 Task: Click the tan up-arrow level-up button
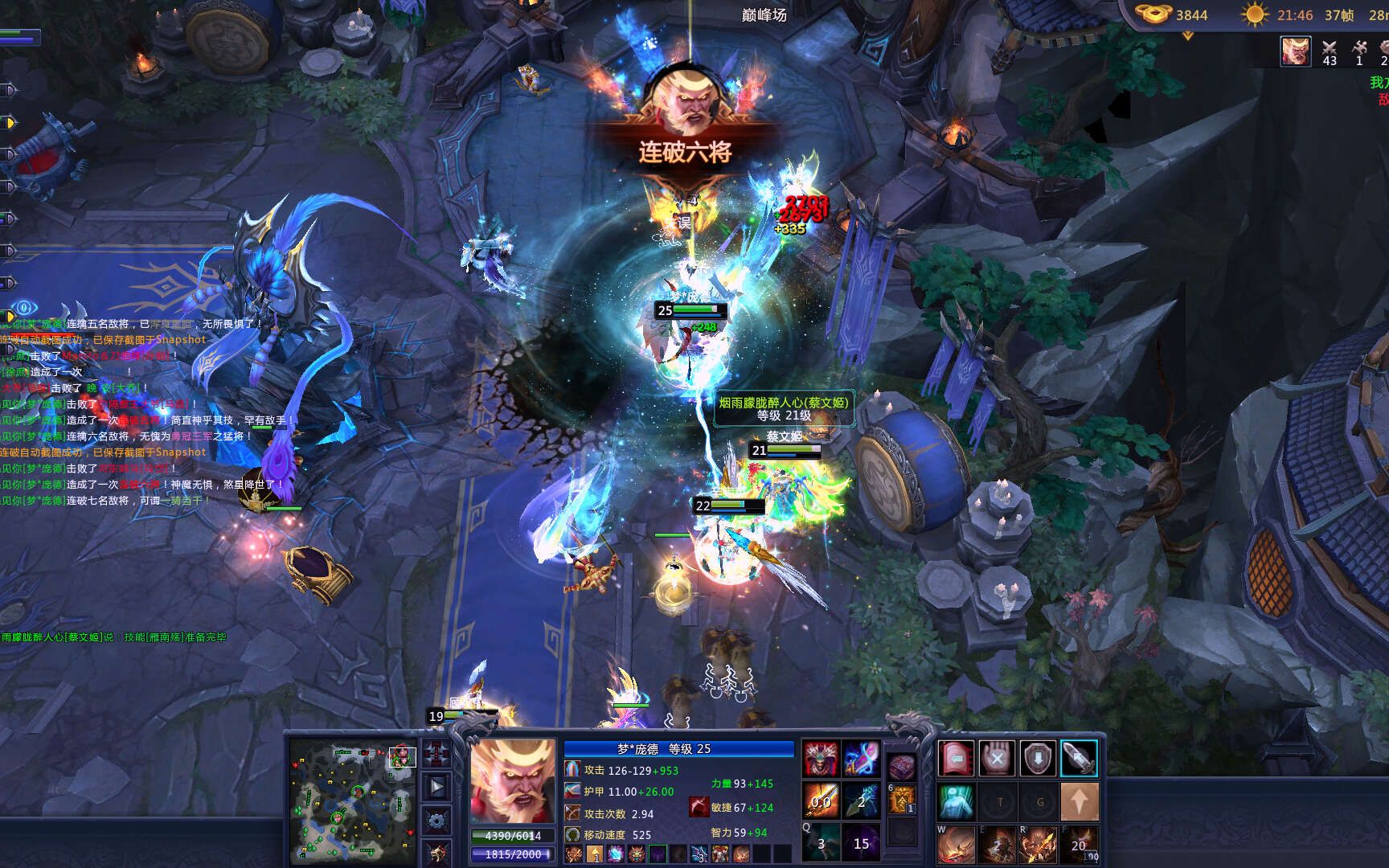click(x=1079, y=801)
